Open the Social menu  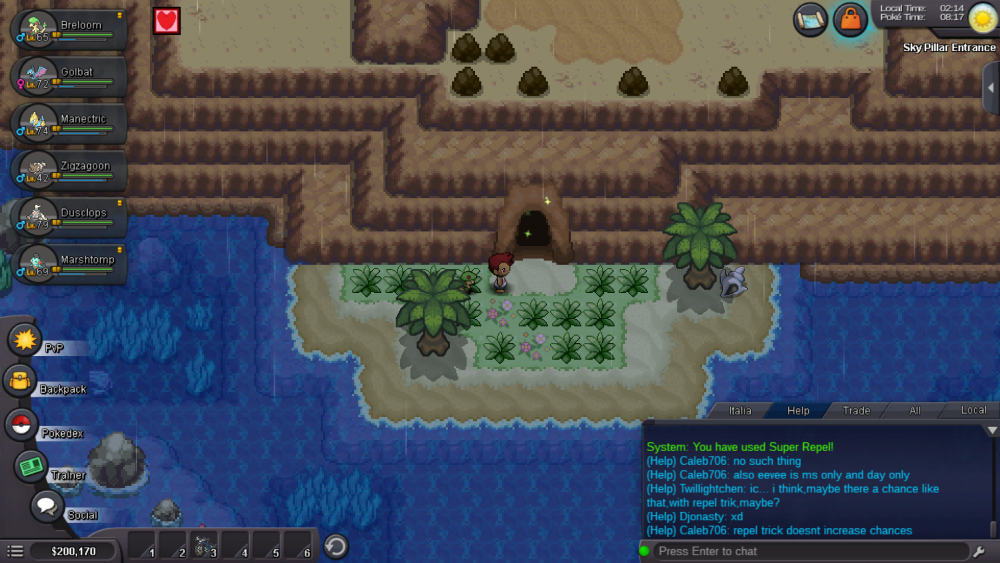(47, 507)
